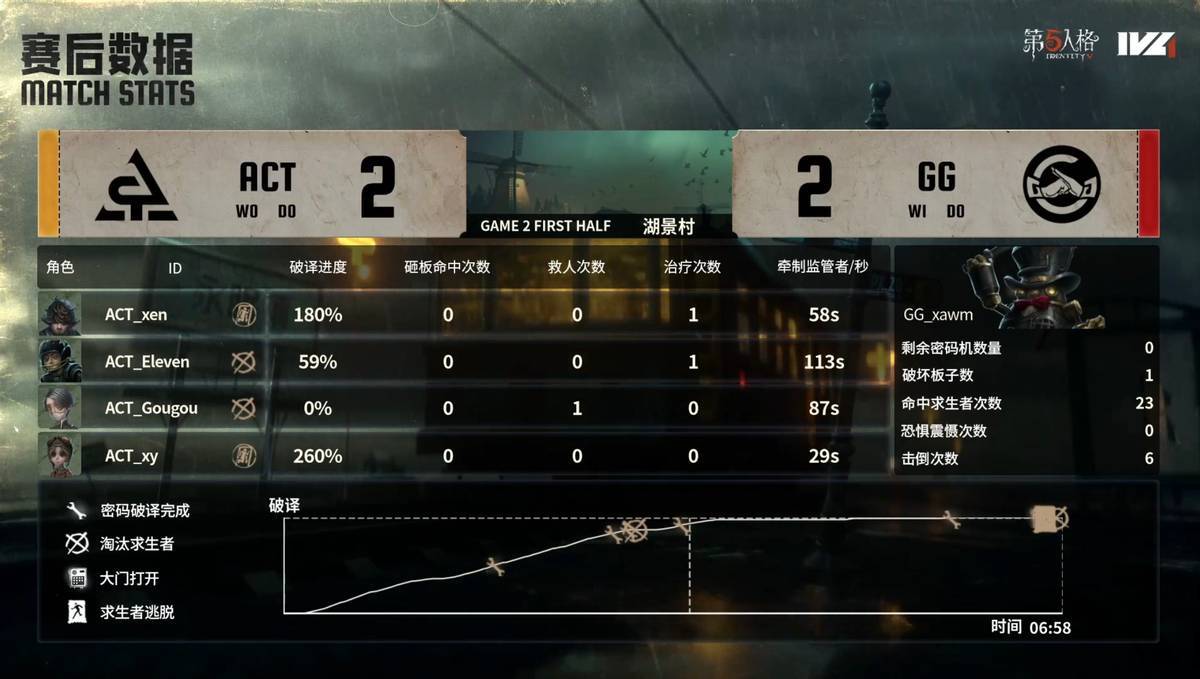Click the ACT_xen character portrait
The height and width of the screenshot is (679, 1200).
60,315
